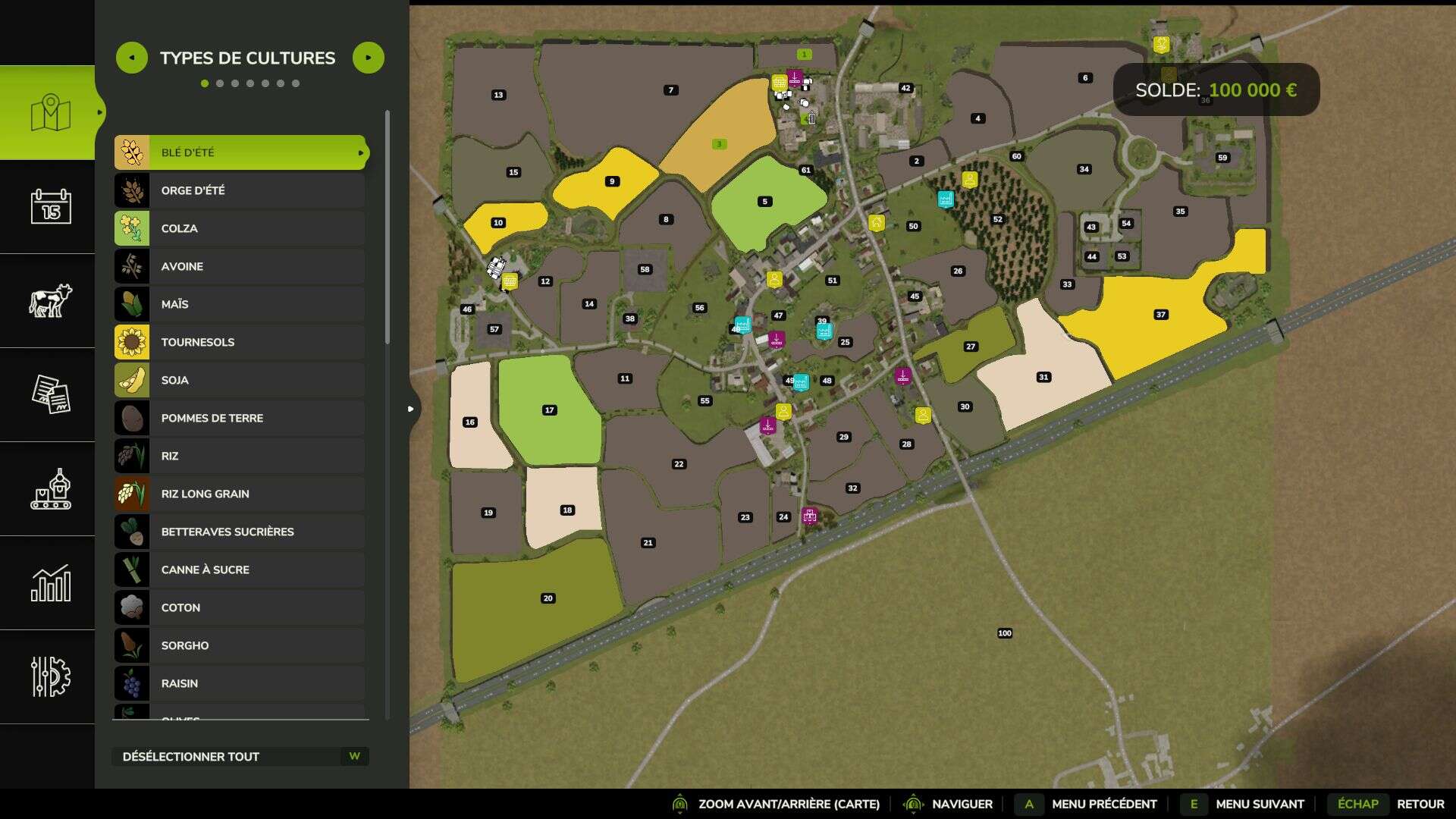View statistics using the bar chart icon
Viewport: 1456px width, 819px height.
point(47,584)
